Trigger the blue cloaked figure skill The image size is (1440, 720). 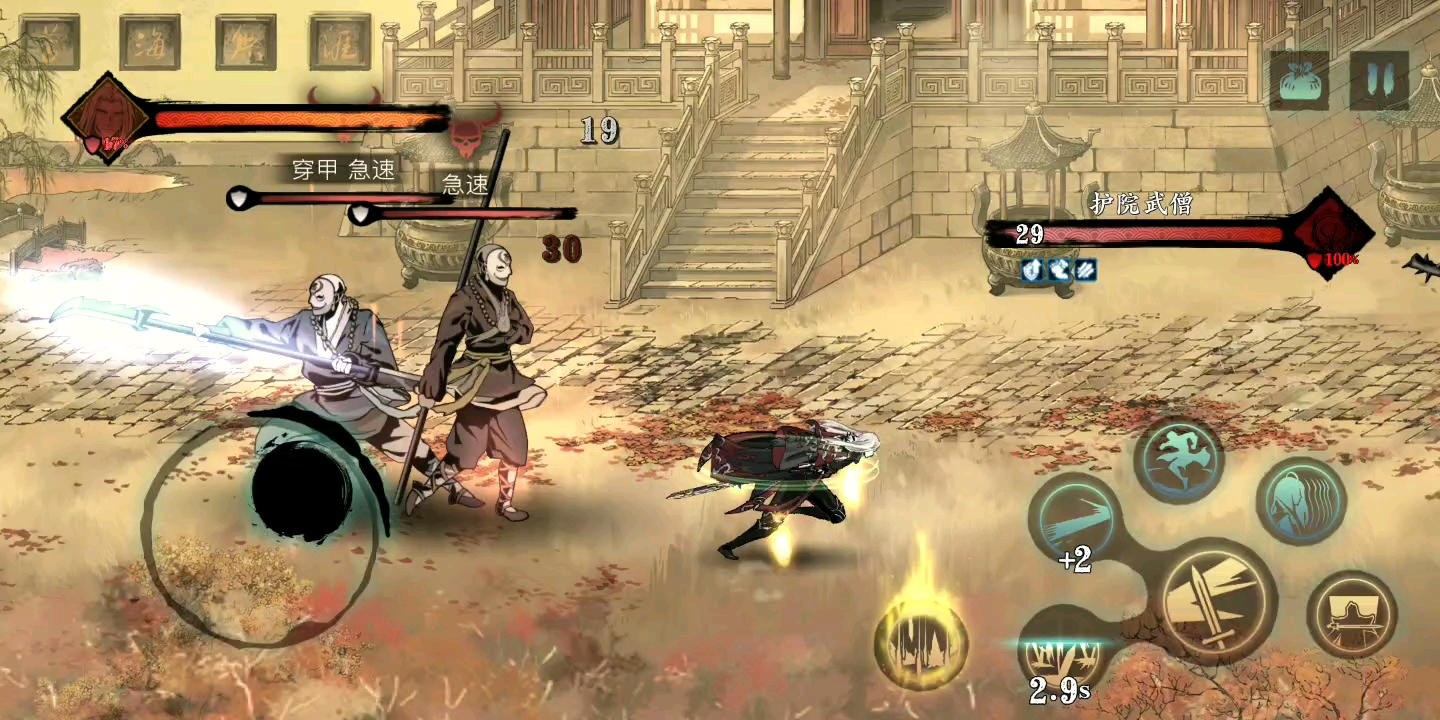1301,502
